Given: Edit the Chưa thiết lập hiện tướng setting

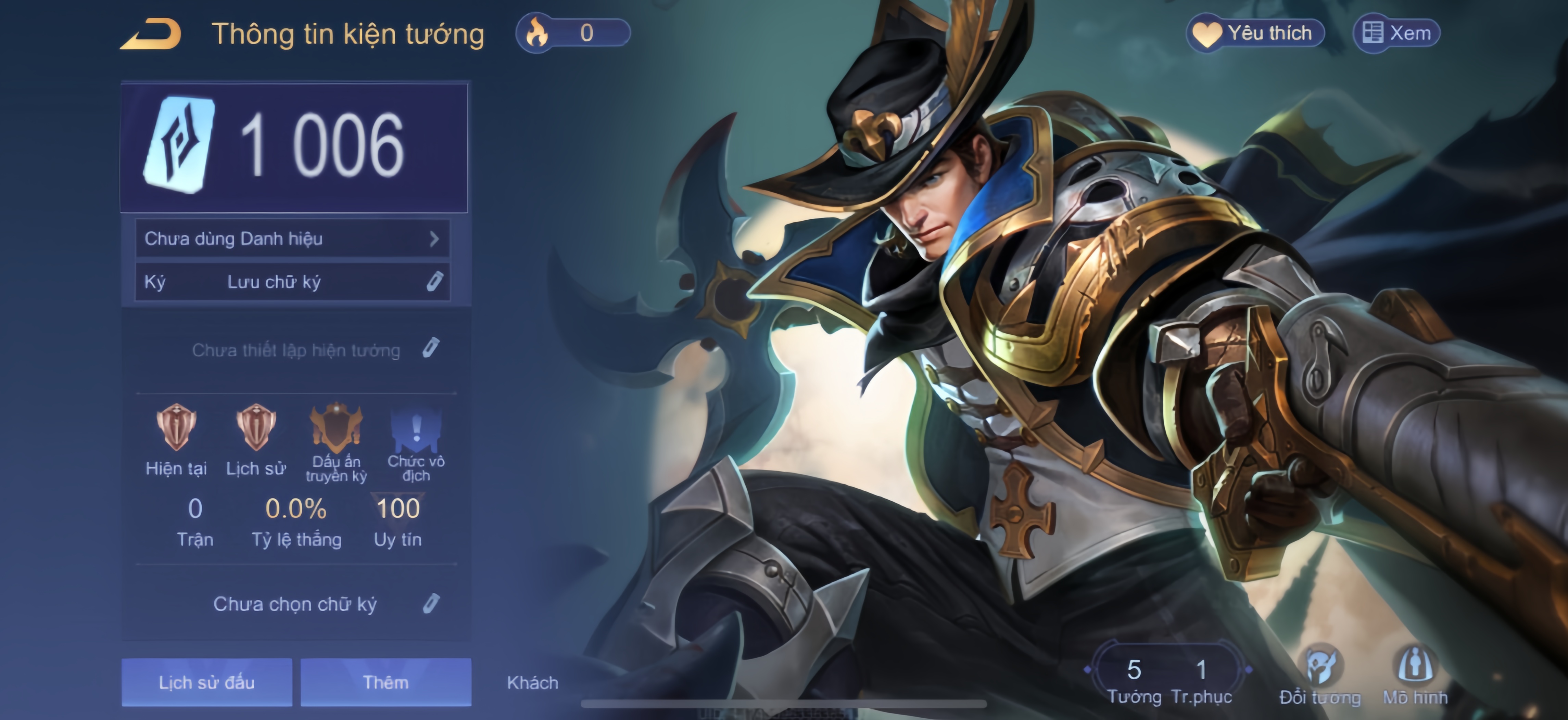Looking at the screenshot, I should pos(430,348).
